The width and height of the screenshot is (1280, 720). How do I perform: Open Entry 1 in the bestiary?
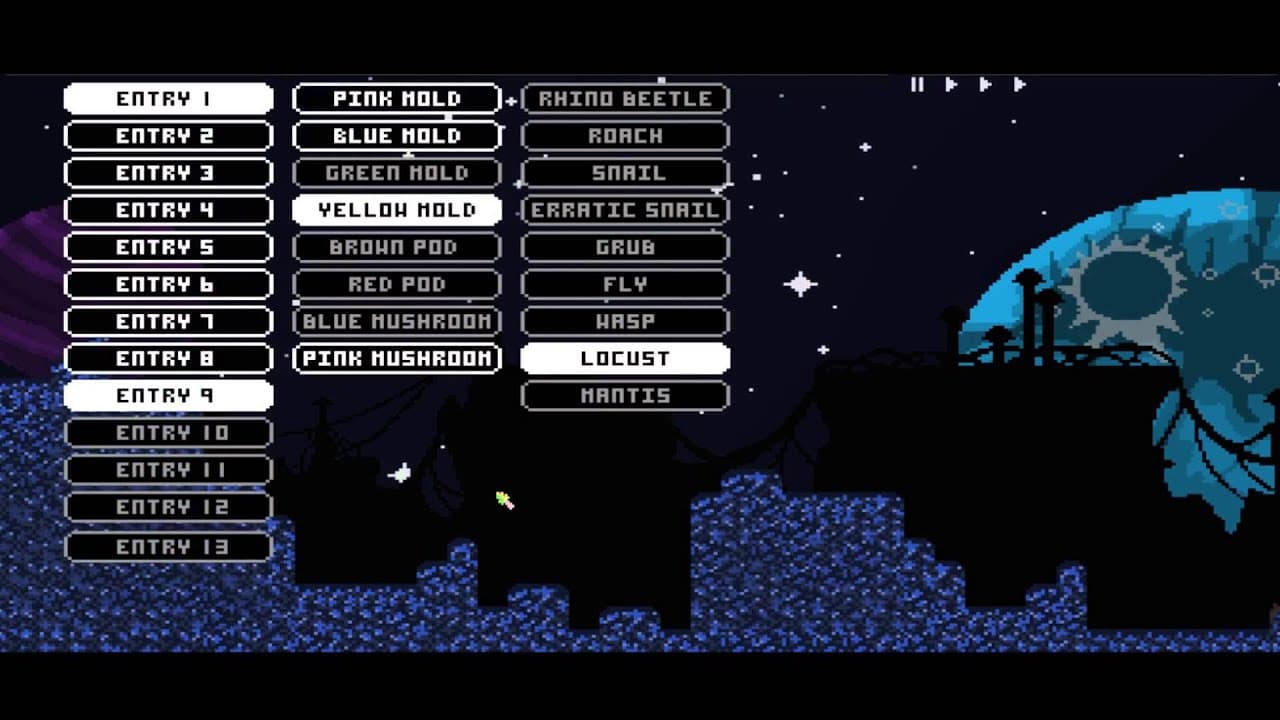click(x=168, y=98)
